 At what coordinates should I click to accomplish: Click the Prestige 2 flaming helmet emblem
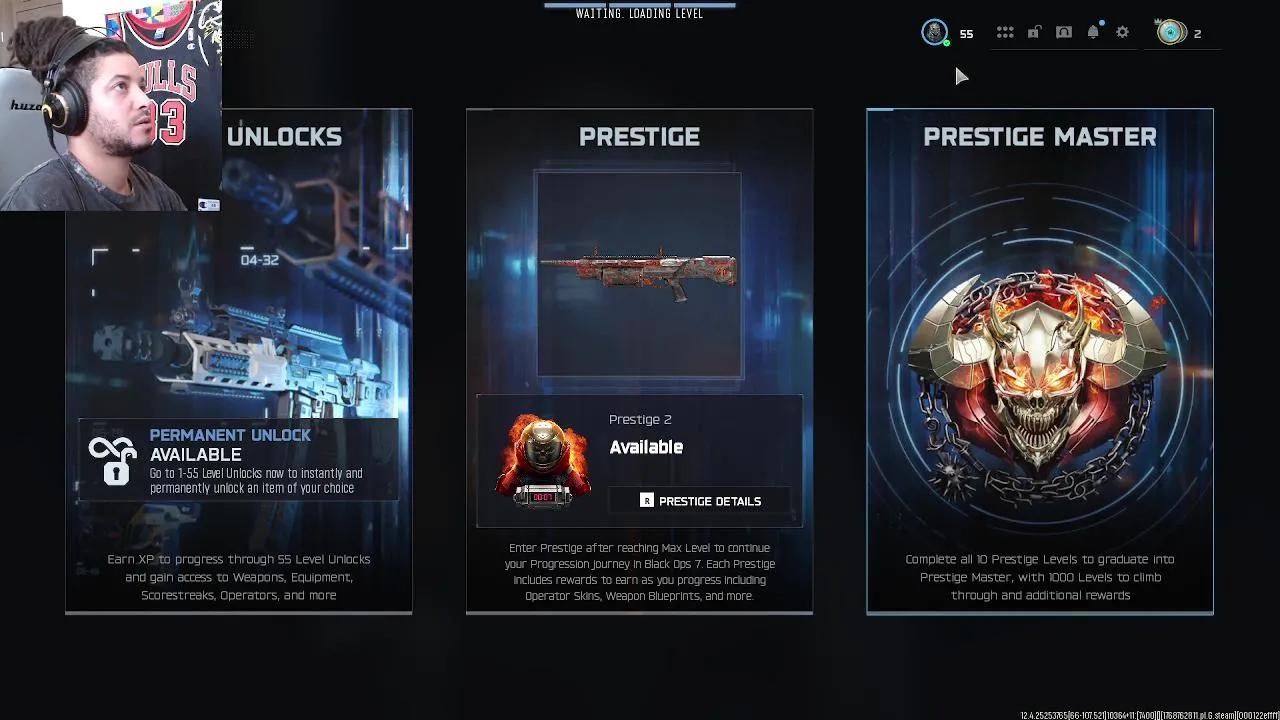pos(542,460)
